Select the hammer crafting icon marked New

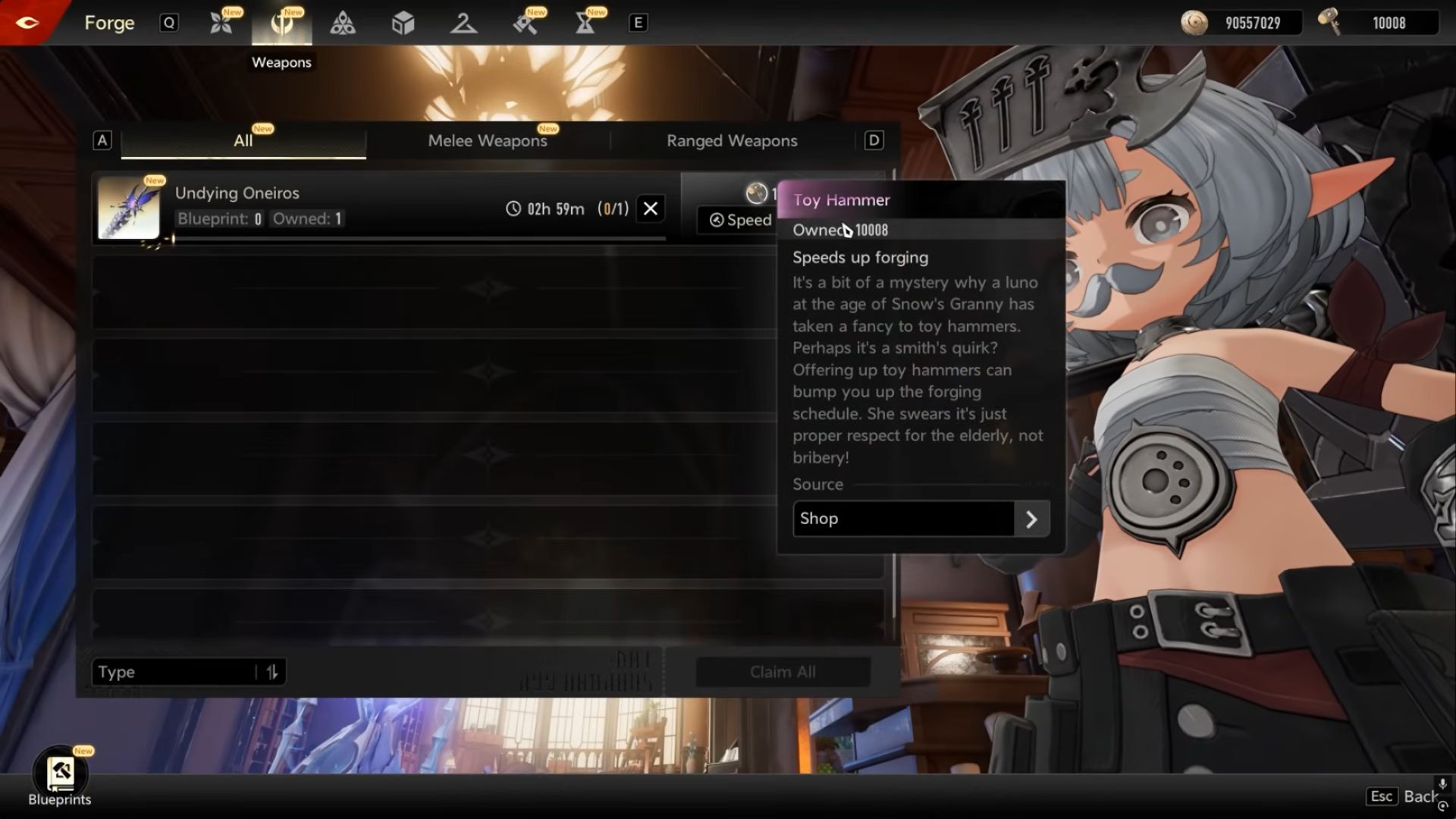coord(524,23)
